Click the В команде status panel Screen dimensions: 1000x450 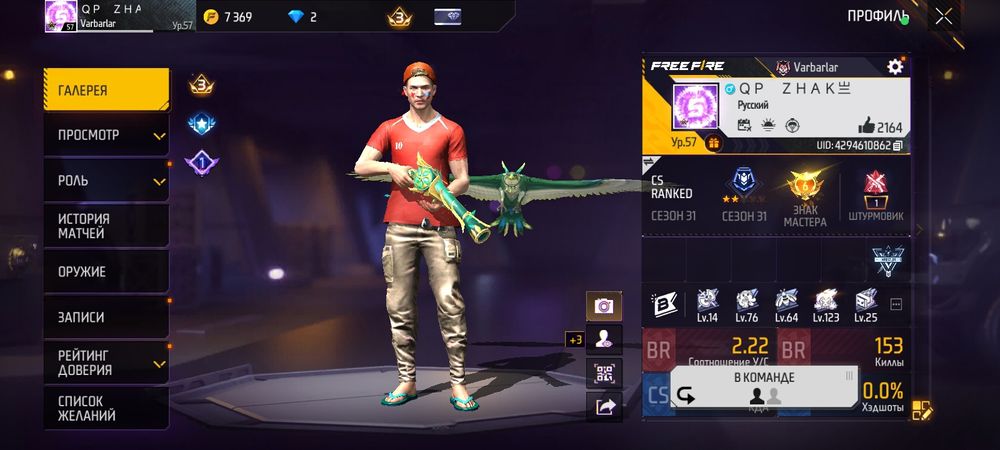[x=764, y=387]
